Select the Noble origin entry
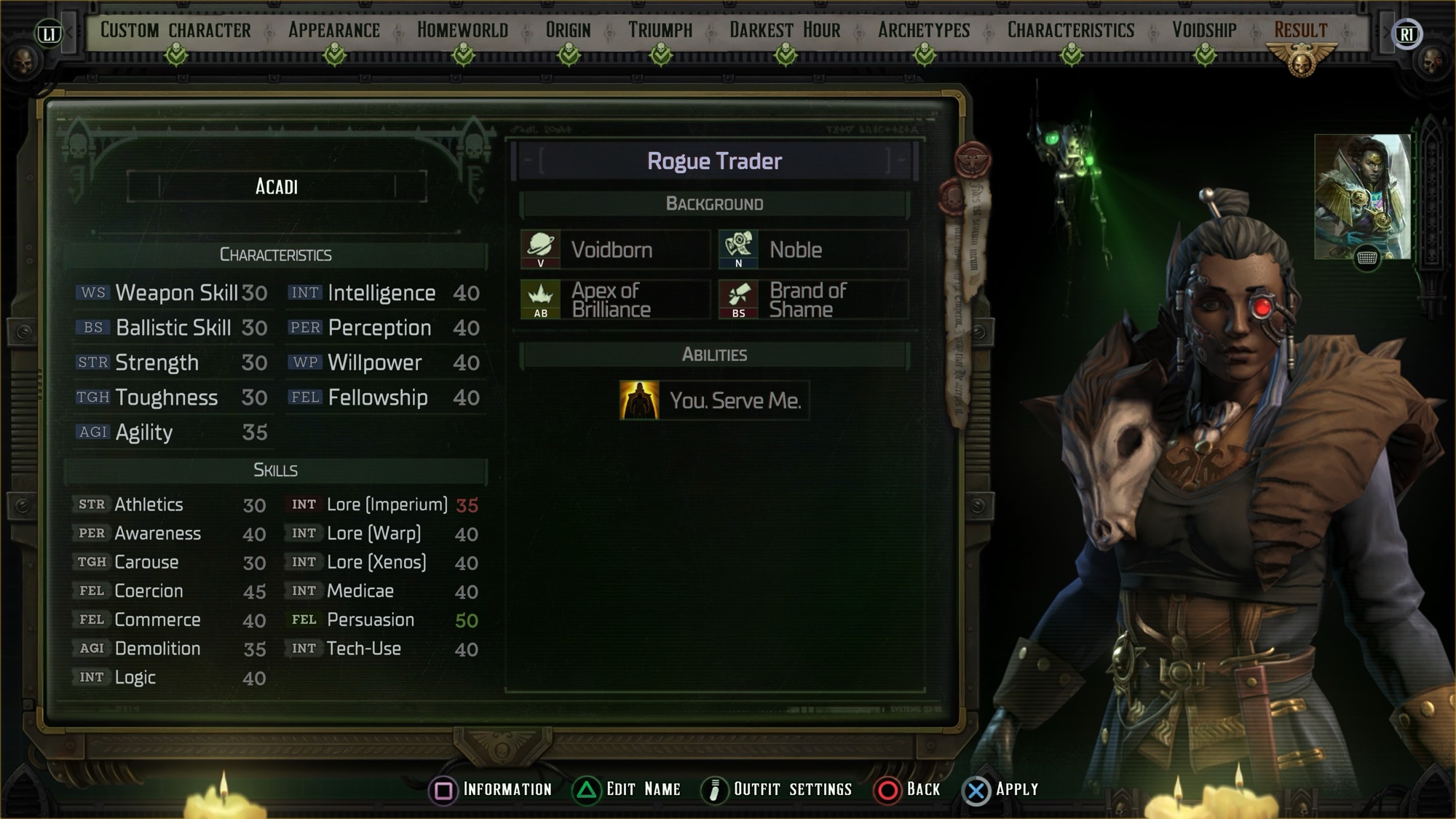Screen dimensions: 1456x819 click(x=813, y=250)
